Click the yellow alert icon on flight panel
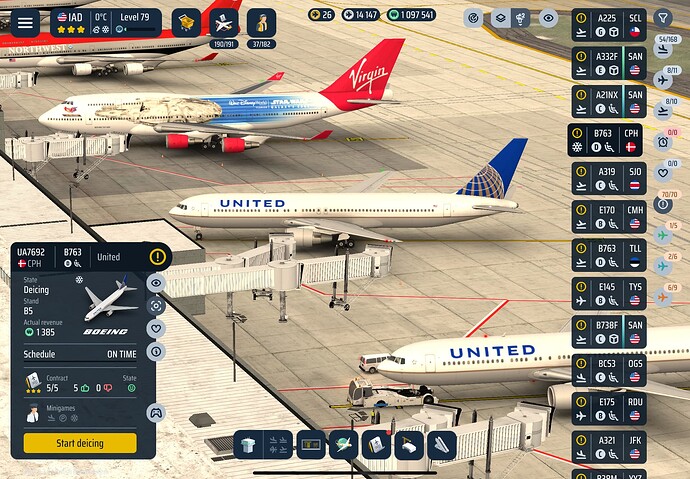The width and height of the screenshot is (690, 479). coord(158,257)
